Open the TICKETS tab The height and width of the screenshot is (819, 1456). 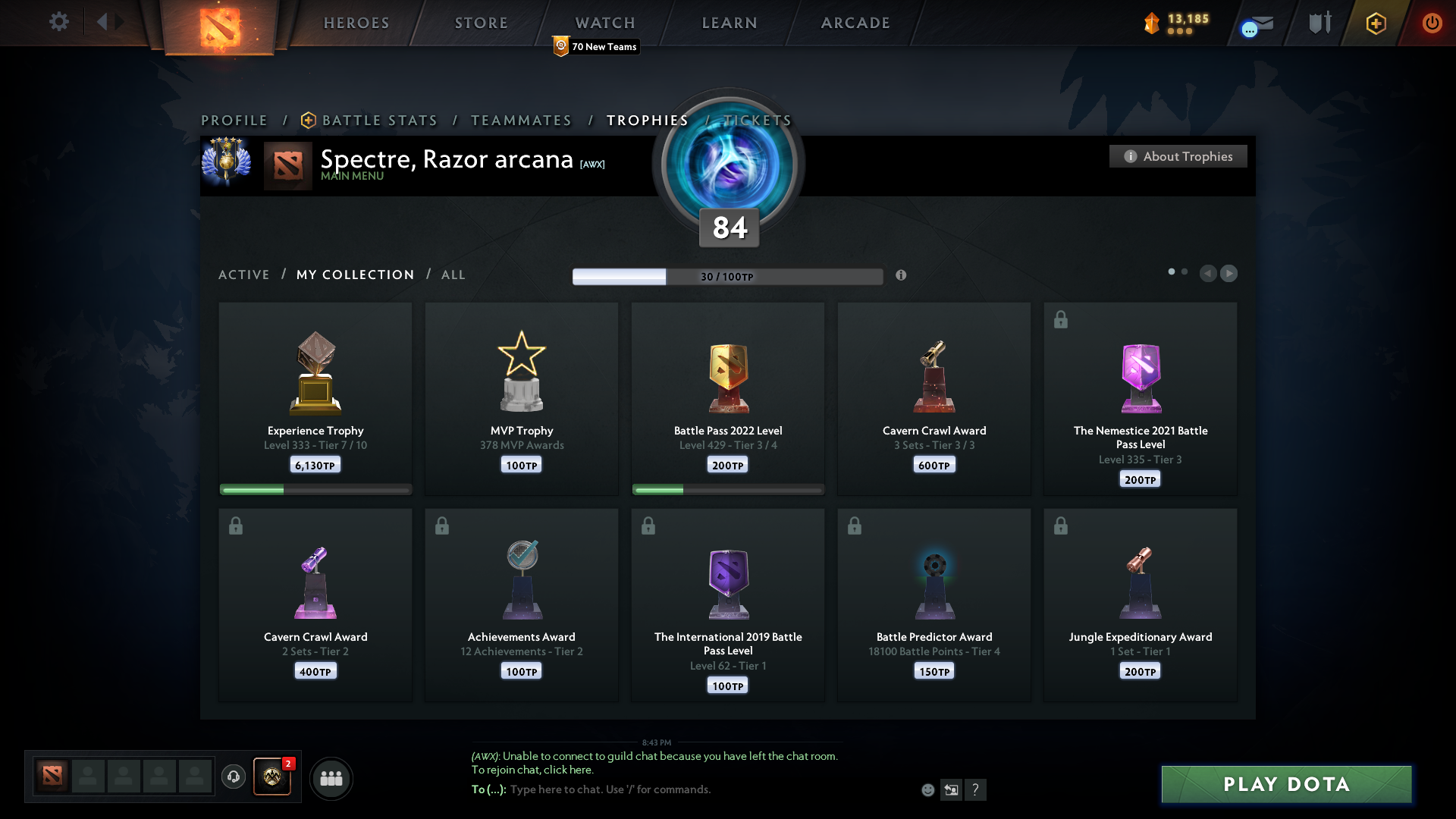pos(757,120)
